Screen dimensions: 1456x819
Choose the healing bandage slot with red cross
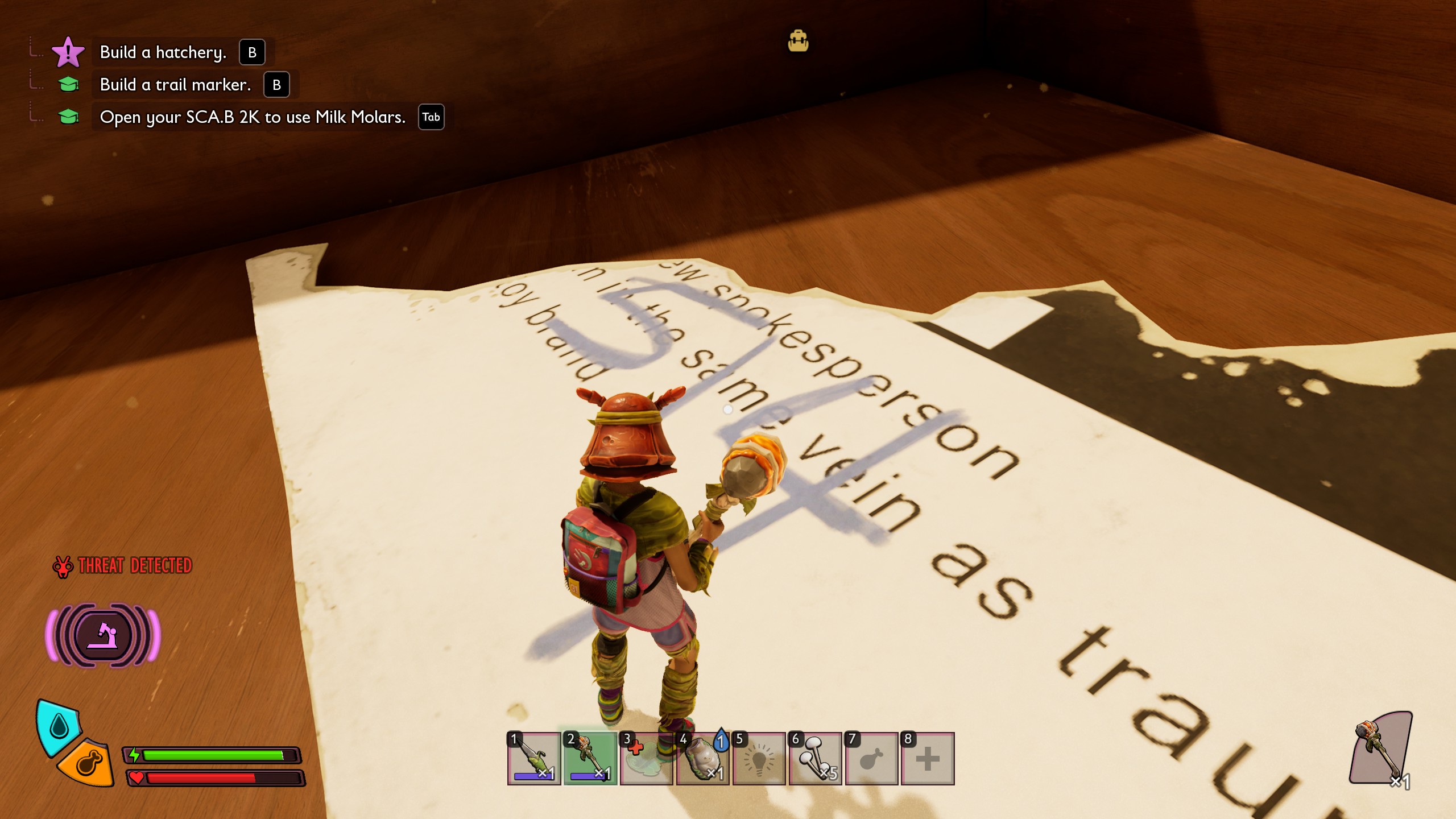646,758
